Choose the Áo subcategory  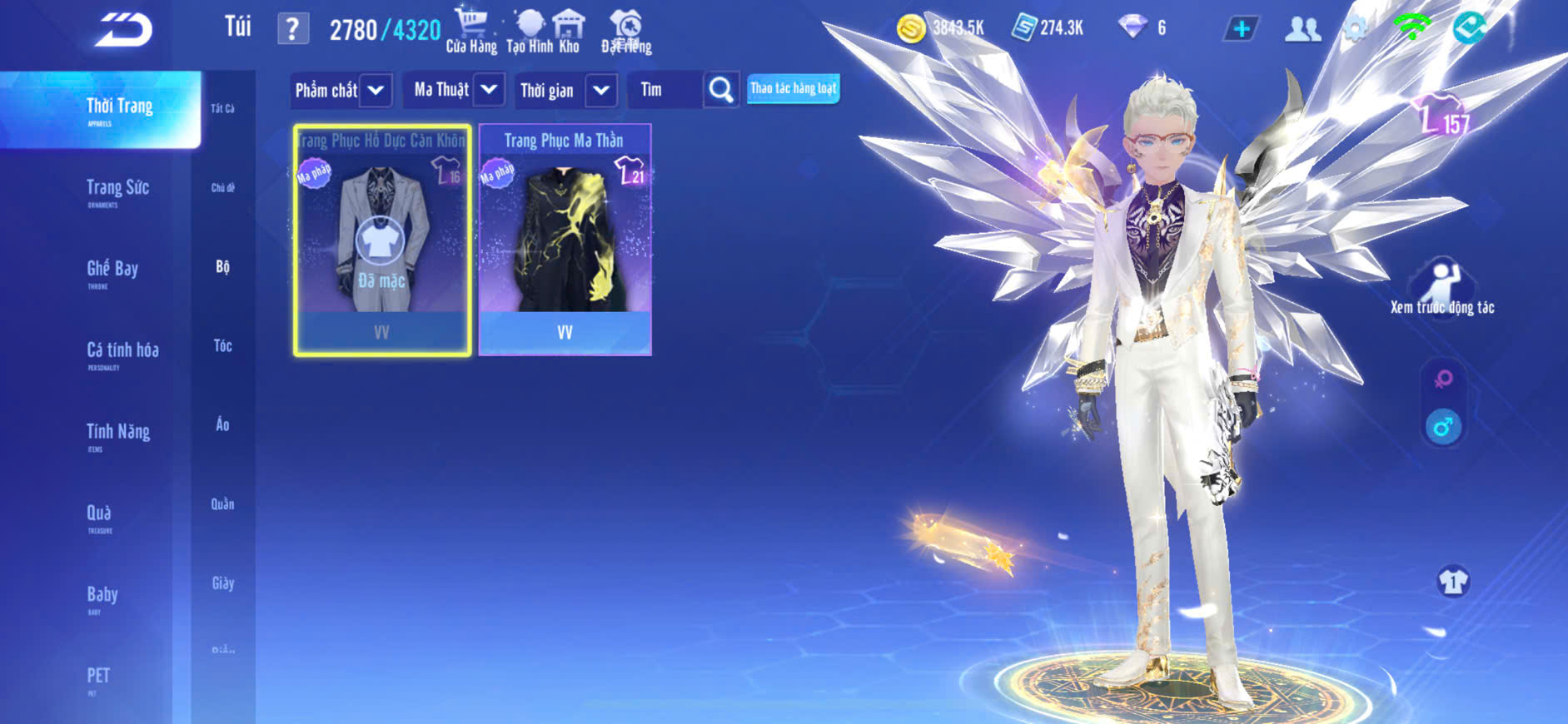[222, 424]
